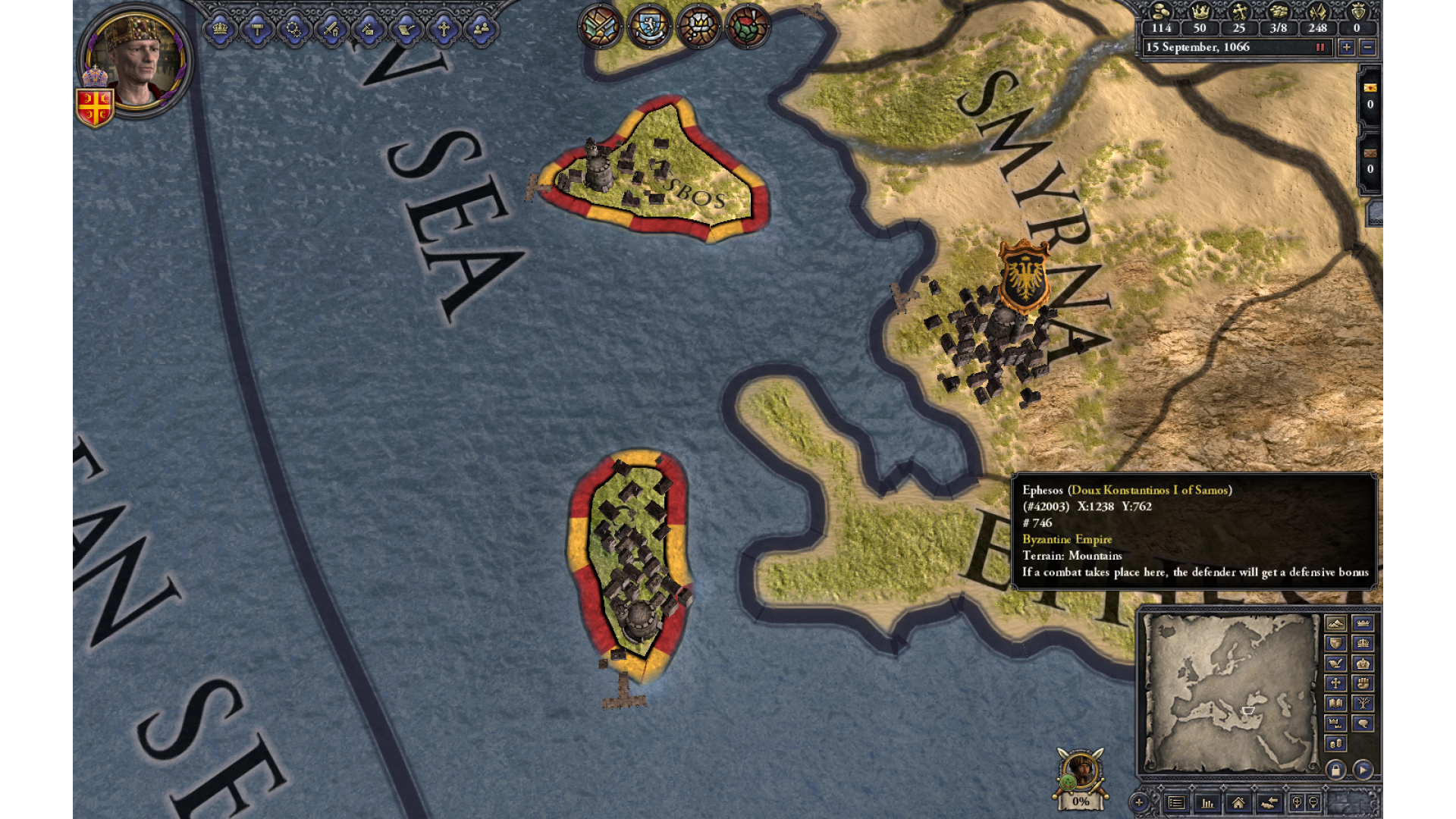The height and width of the screenshot is (819, 1456).
Task: Click the minimap of Europe
Action: click(x=1230, y=692)
